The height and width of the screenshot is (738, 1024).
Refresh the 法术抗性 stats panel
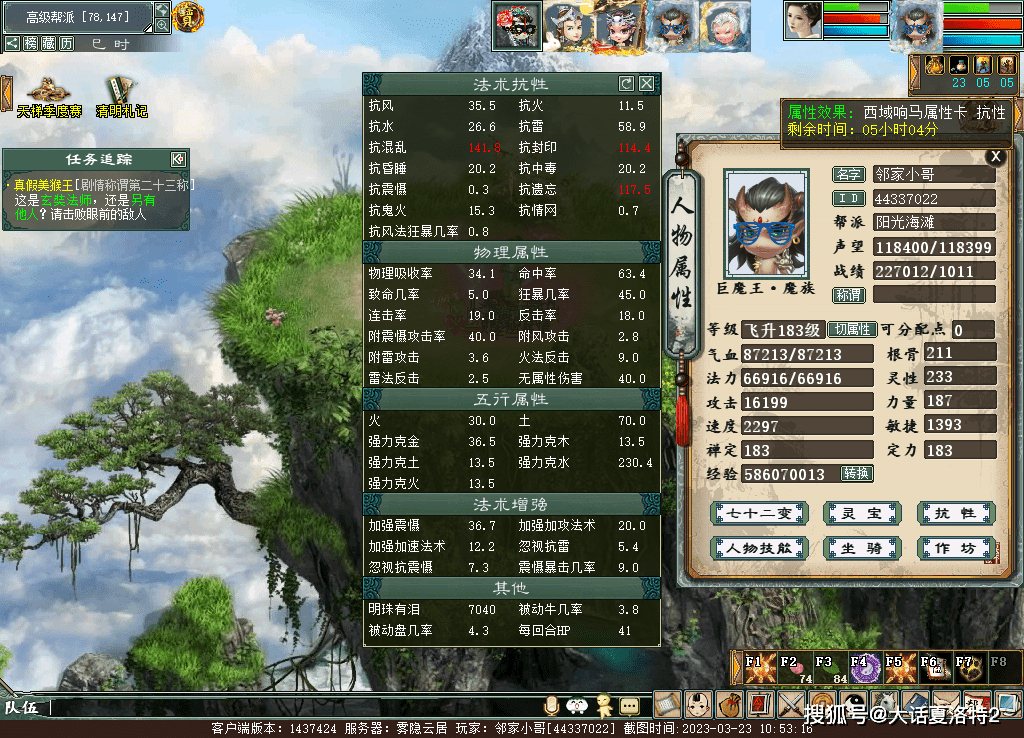tap(627, 84)
